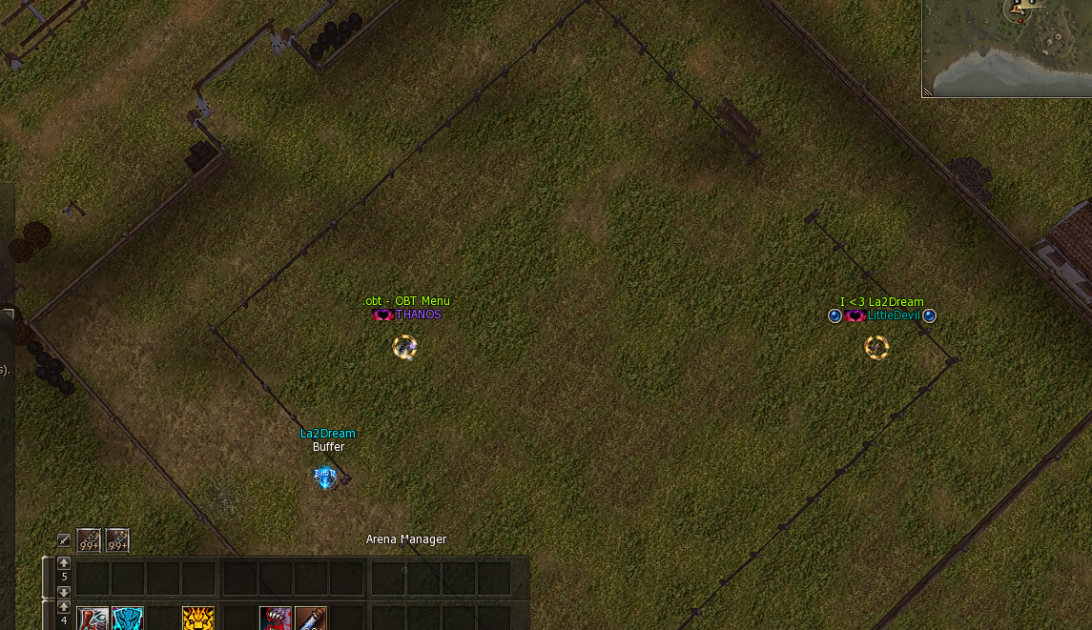Click the minimap's striped resize handle
Screen dimensions: 1092x630
pos(927,92)
